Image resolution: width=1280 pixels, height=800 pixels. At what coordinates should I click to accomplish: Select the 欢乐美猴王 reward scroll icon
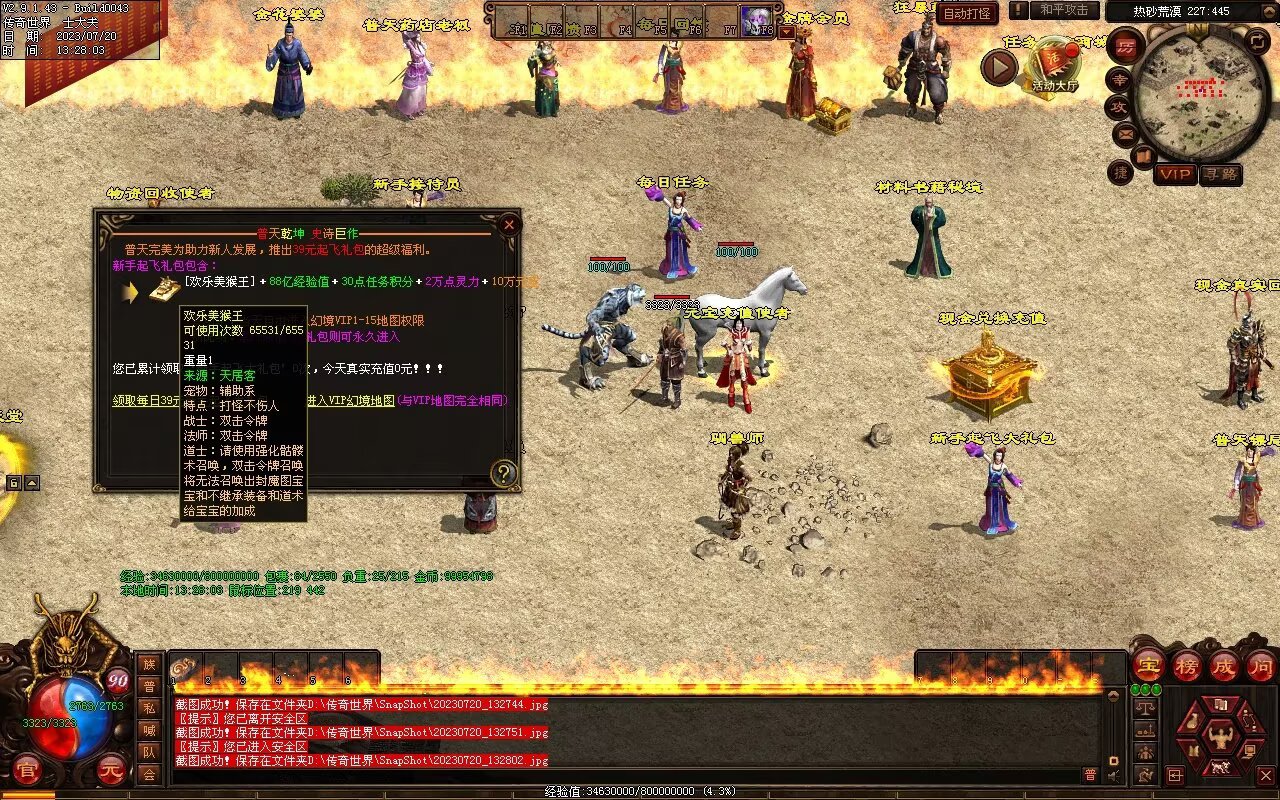(x=165, y=290)
